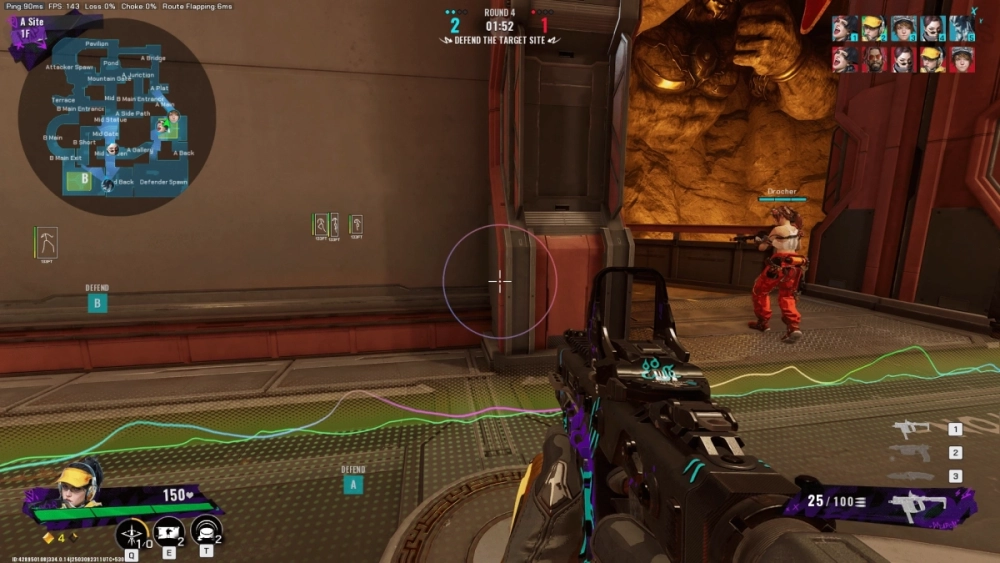Select the primary SMG weapon slot
1000x563 pixels.
pos(912,429)
